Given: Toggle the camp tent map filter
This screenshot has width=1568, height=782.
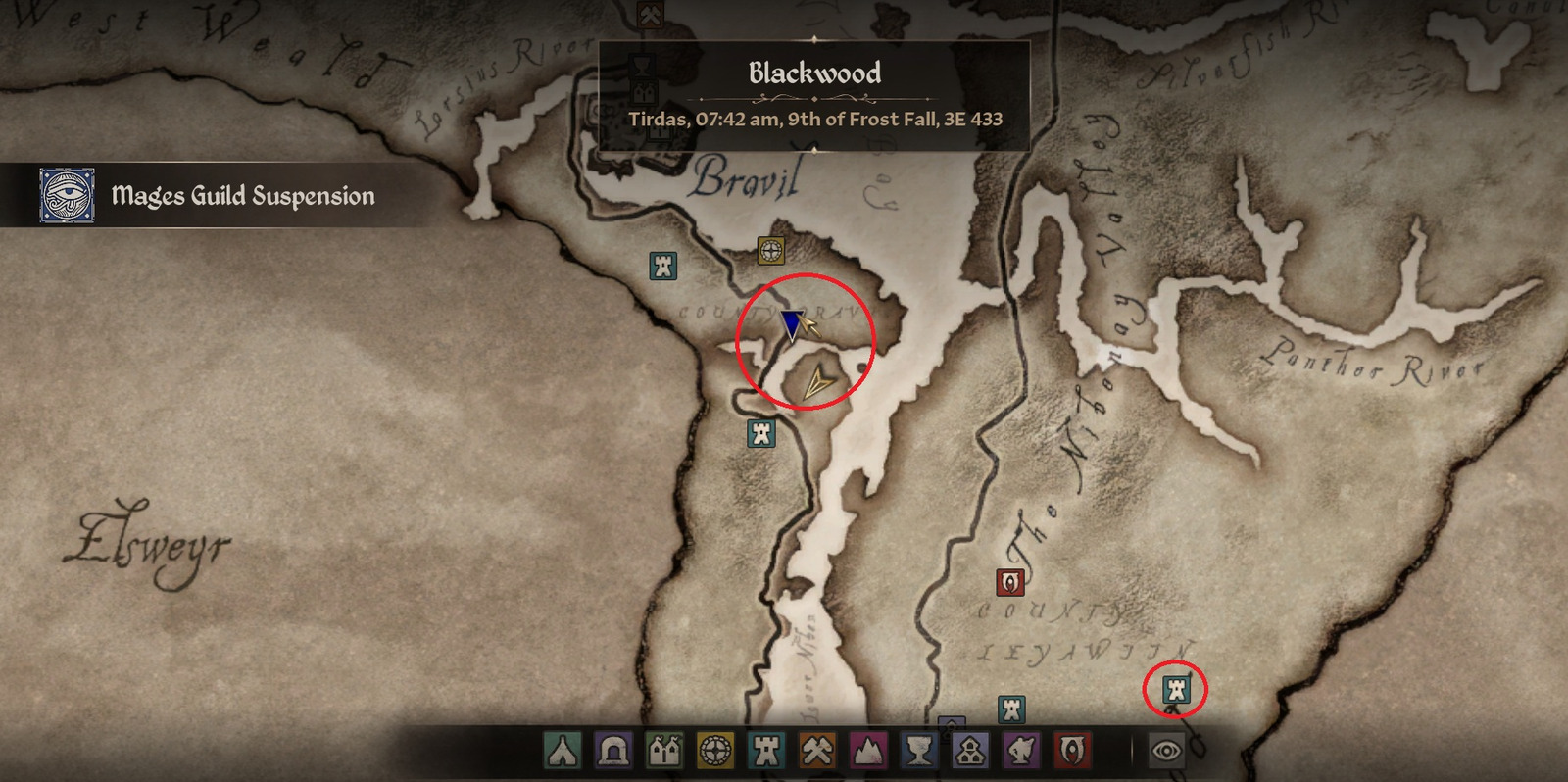Looking at the screenshot, I should (563, 751).
